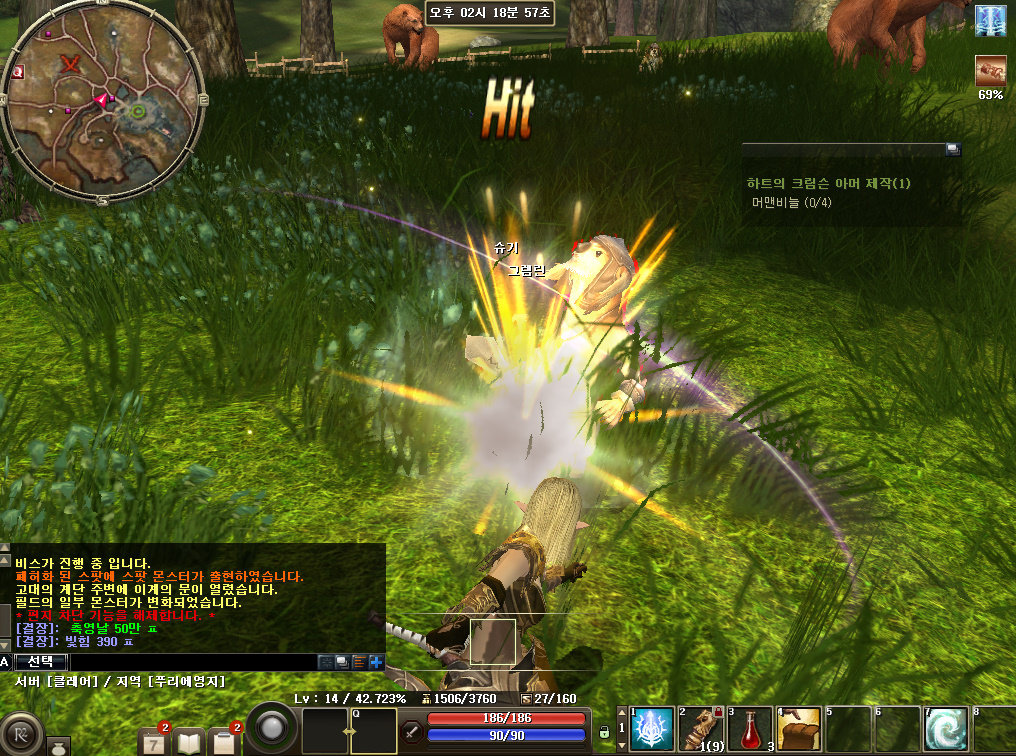This screenshot has width=1016, height=756.
Task: Select the 하트의 크림슨 아머 제작 quest entry
Action: pos(828,184)
